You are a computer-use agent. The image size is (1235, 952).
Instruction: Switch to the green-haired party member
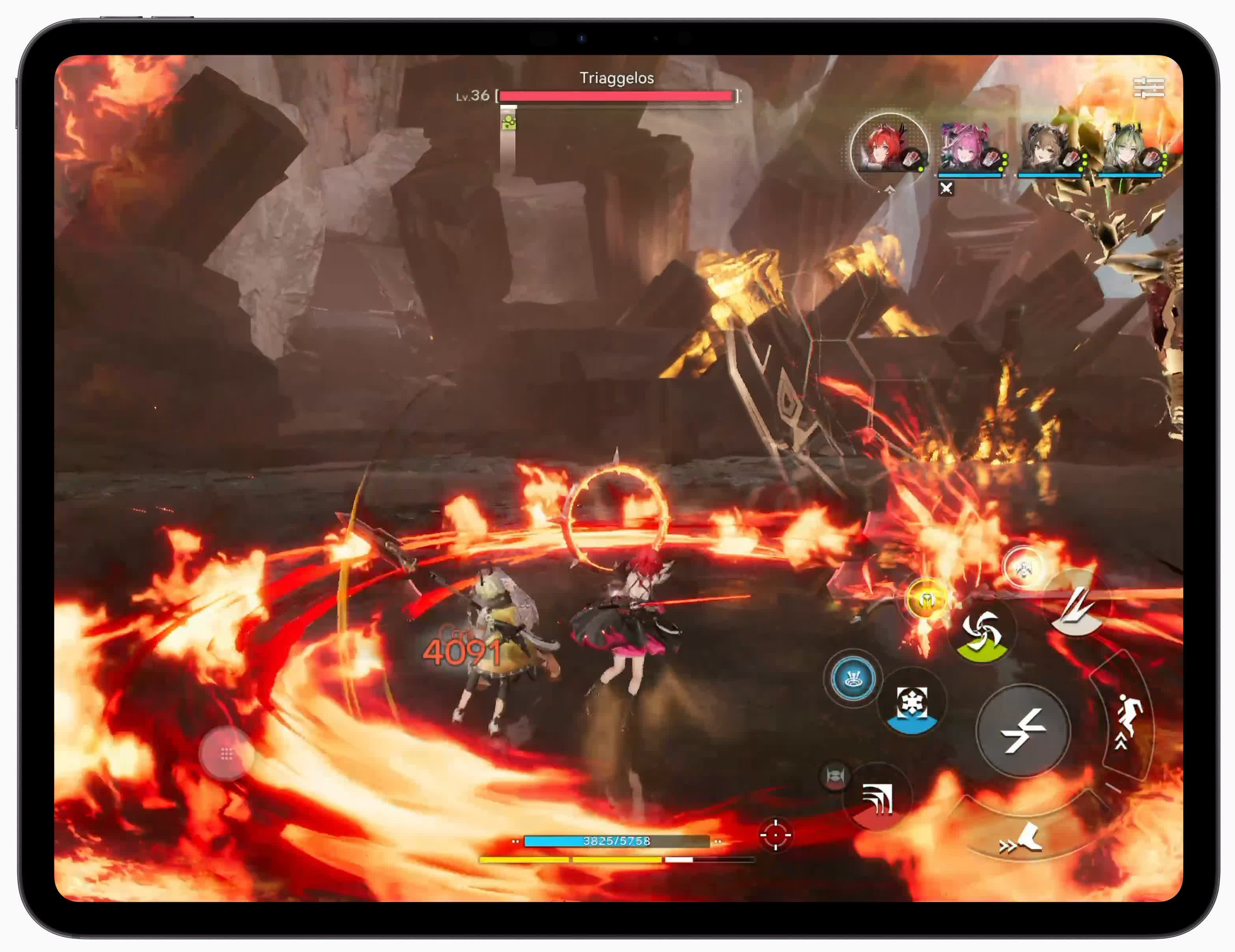(1129, 149)
